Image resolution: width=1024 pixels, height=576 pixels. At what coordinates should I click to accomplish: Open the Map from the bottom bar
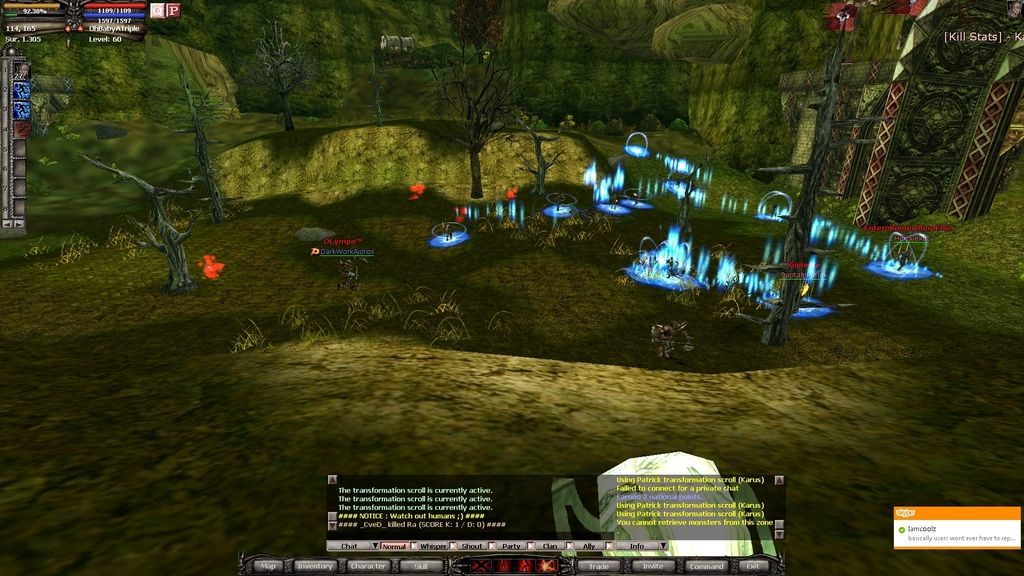click(x=267, y=566)
